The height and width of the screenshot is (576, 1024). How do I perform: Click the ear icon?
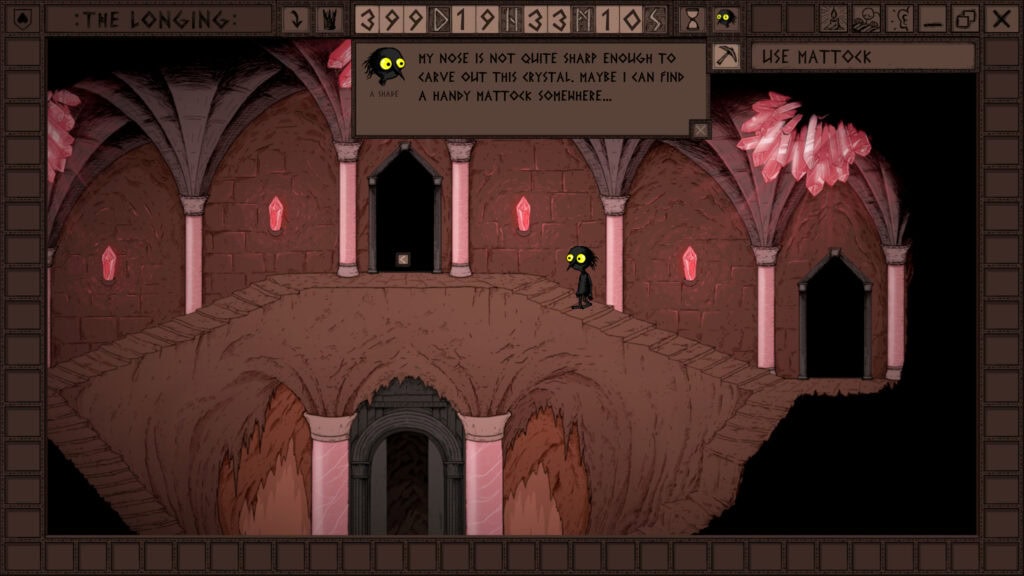click(899, 19)
